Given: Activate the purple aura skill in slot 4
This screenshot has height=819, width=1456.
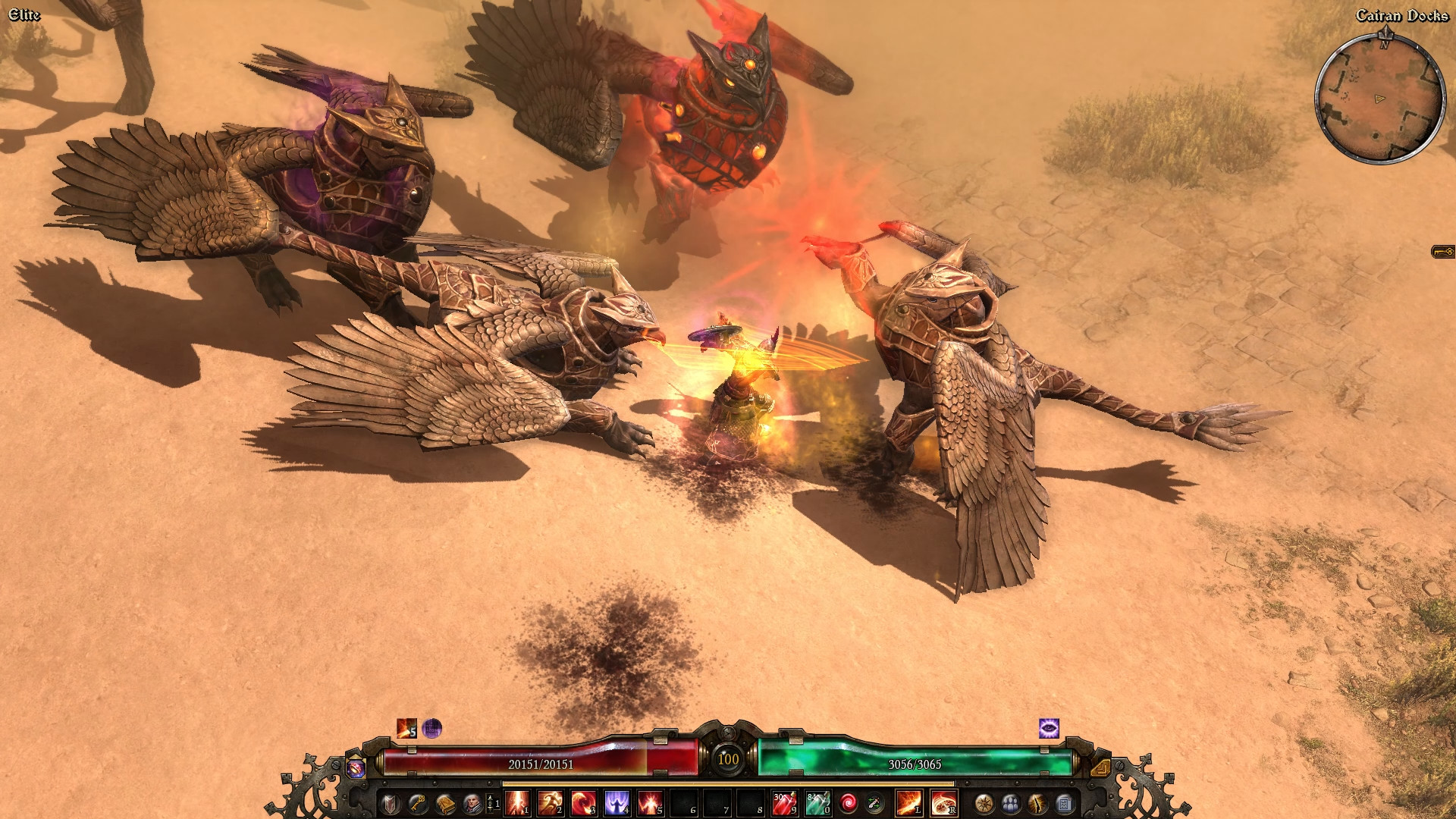Looking at the screenshot, I should click(617, 803).
